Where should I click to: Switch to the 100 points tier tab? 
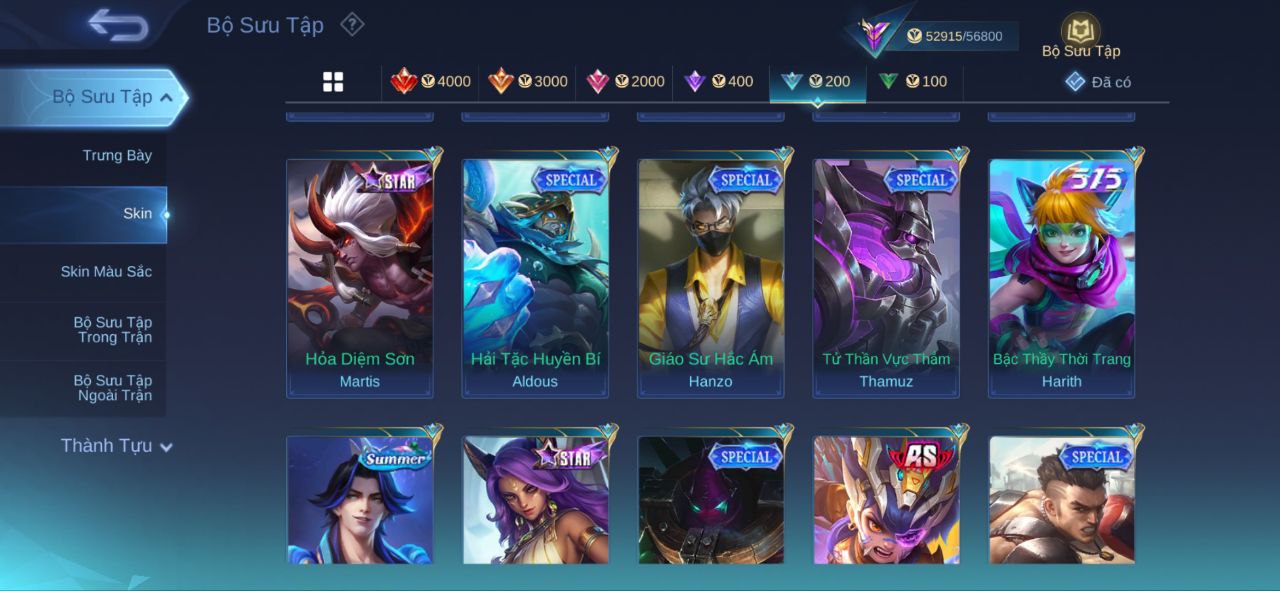pos(913,82)
